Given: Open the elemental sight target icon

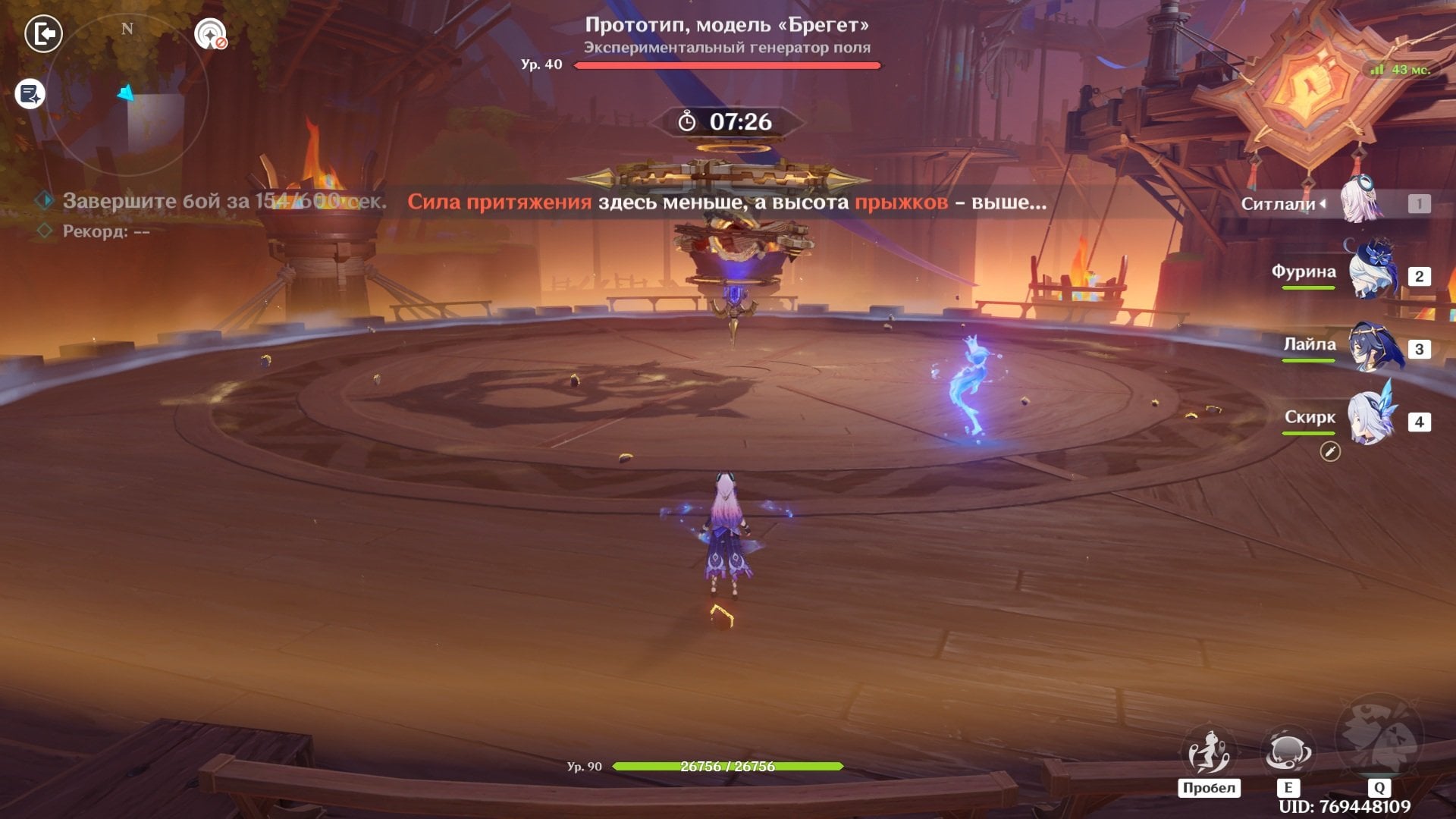Looking at the screenshot, I should (x=210, y=34).
